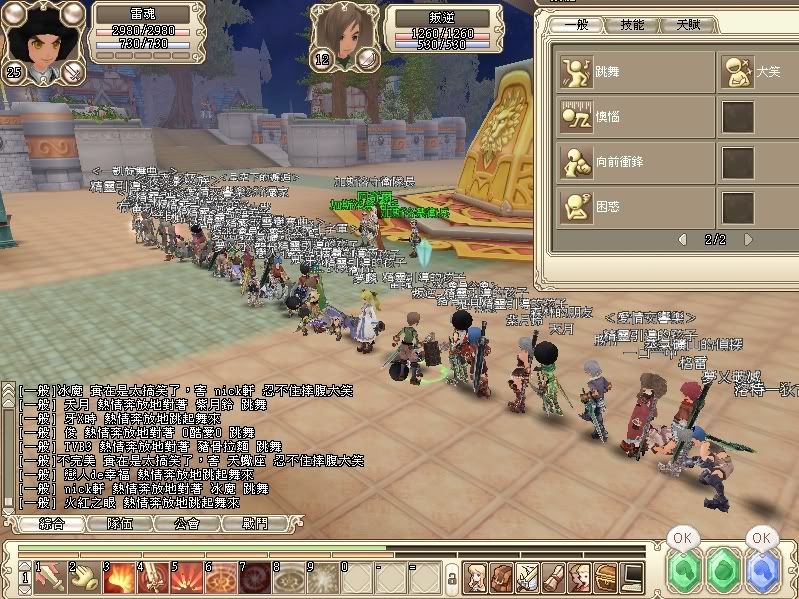The height and width of the screenshot is (599, 799).
Task: Show the 公會 guild chat tab
Action: coord(187,523)
